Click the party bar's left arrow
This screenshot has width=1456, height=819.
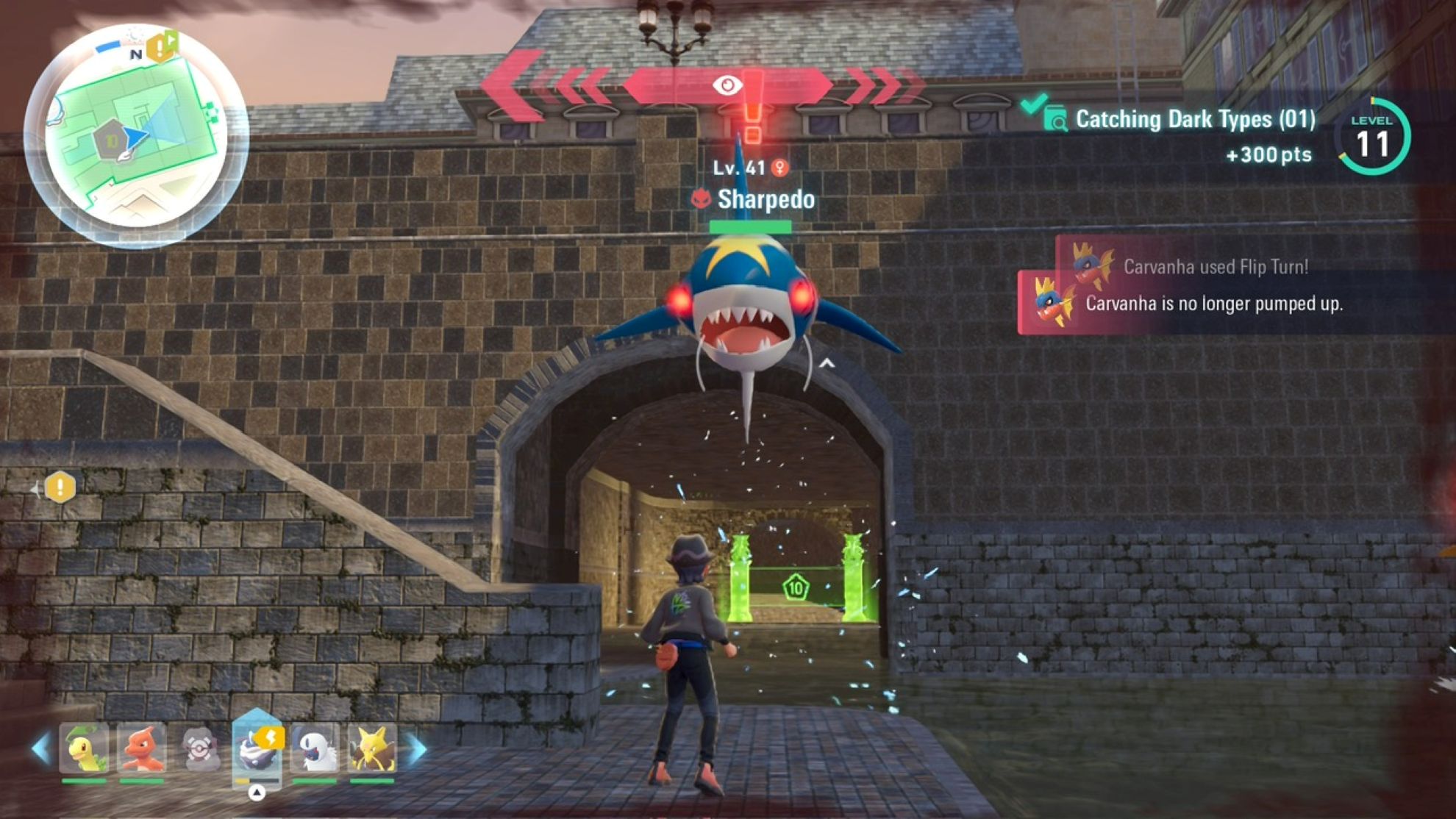[41, 749]
